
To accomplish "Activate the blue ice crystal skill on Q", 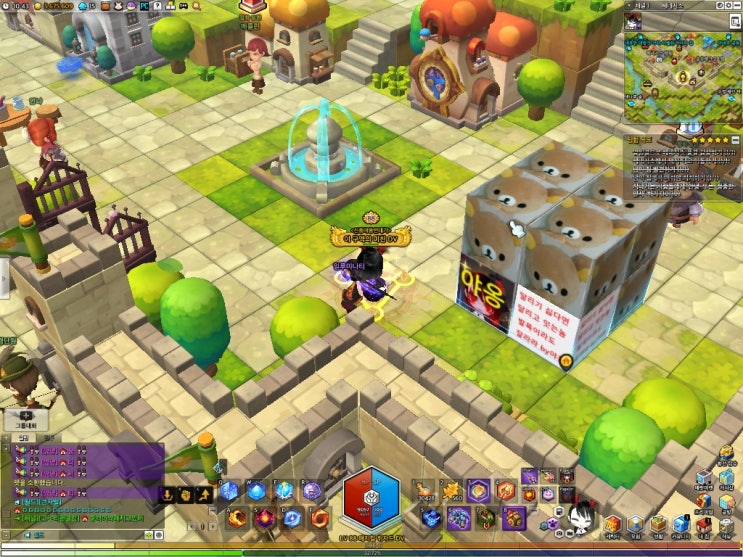I will click(x=230, y=490).
